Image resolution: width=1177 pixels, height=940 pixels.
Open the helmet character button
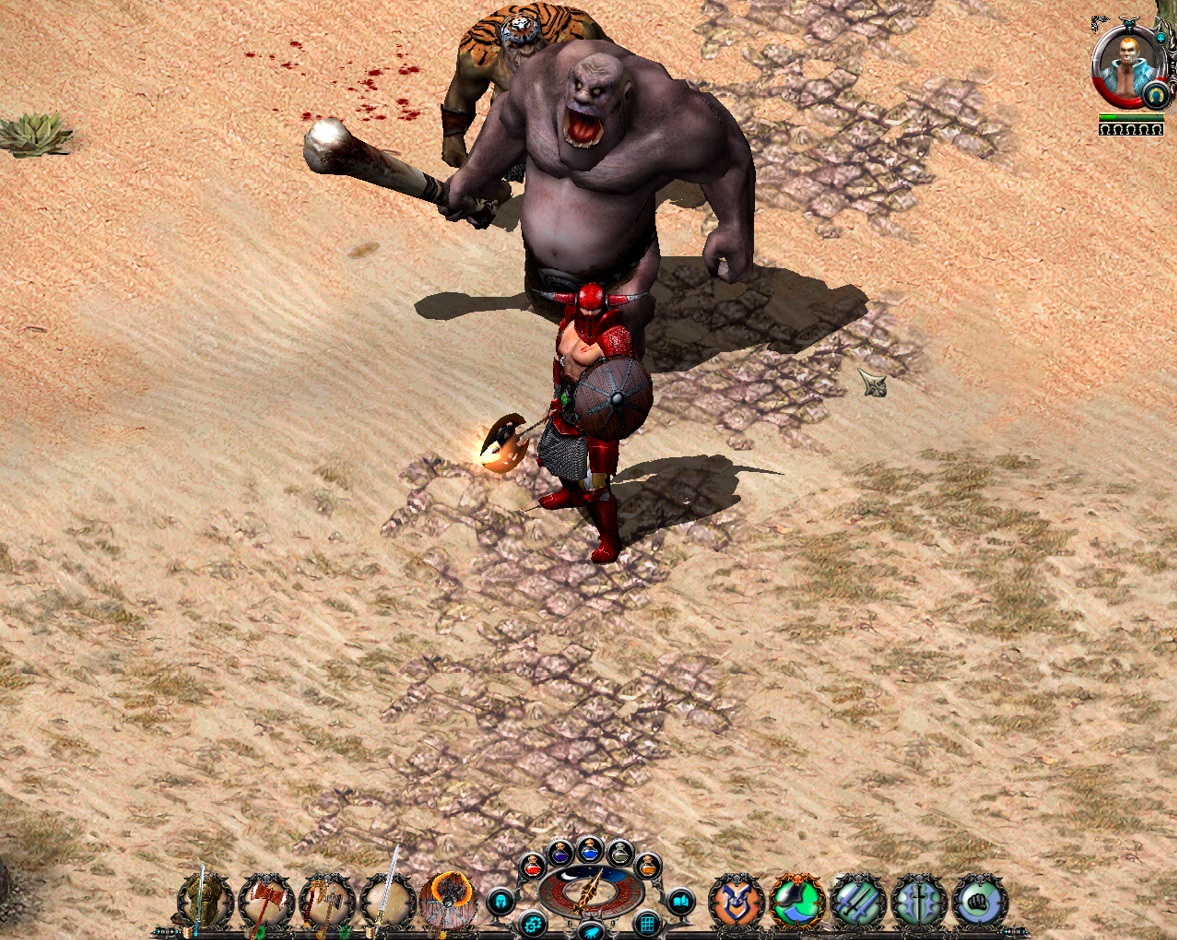point(500,902)
